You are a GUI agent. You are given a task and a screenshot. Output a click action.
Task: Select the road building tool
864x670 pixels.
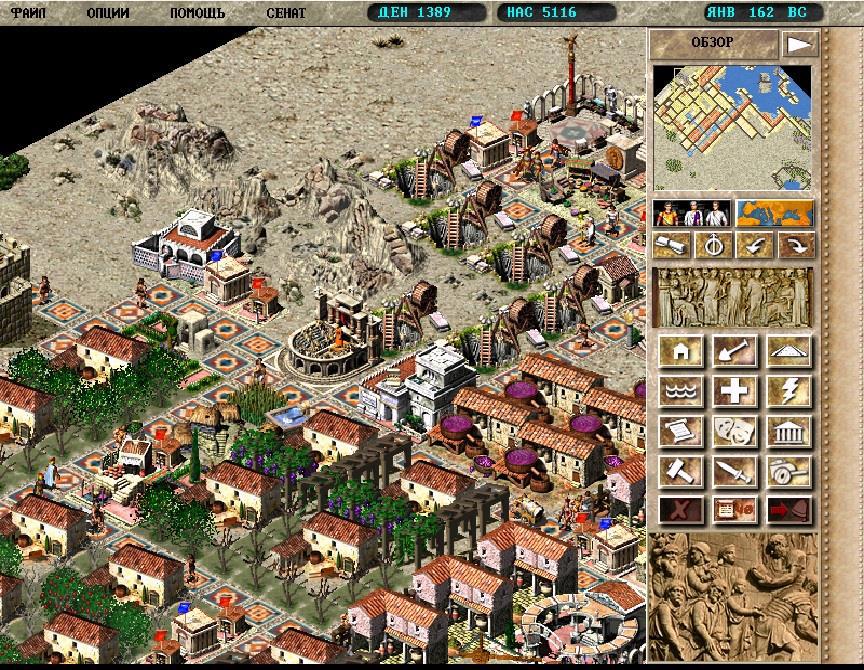pos(789,352)
